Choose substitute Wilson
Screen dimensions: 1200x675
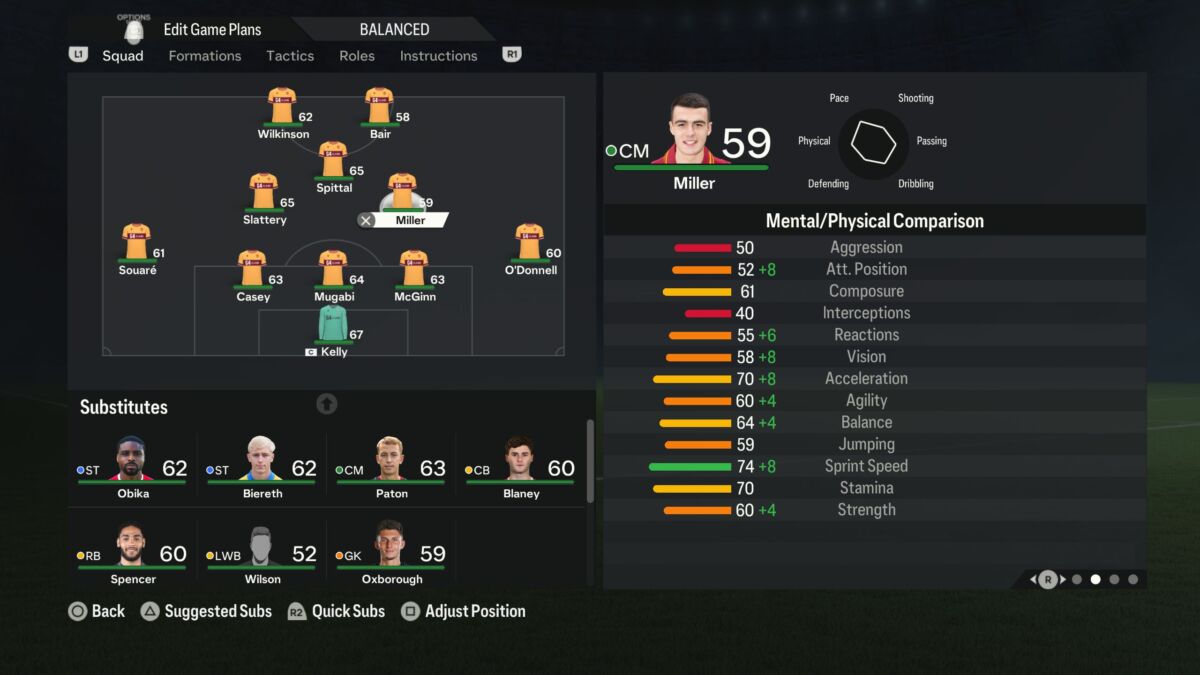tap(262, 552)
